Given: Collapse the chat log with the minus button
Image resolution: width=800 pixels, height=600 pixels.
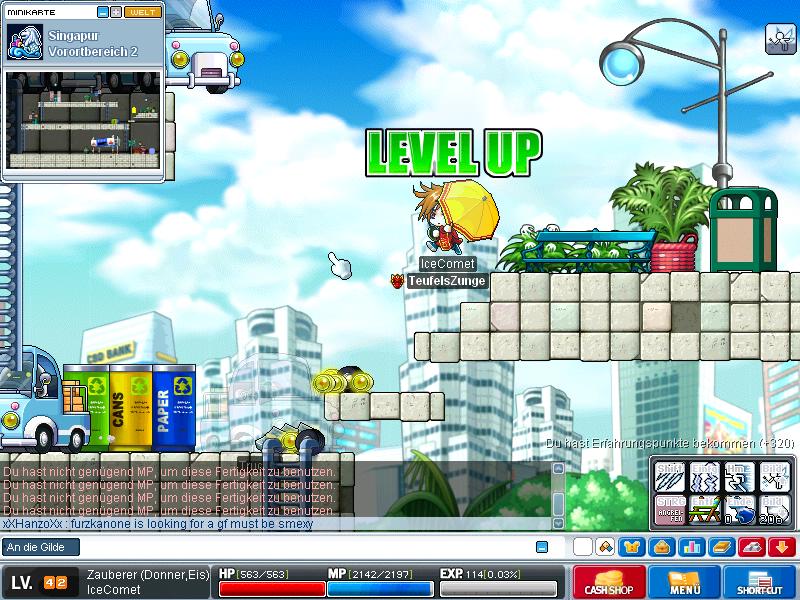Looking at the screenshot, I should pos(542,547).
